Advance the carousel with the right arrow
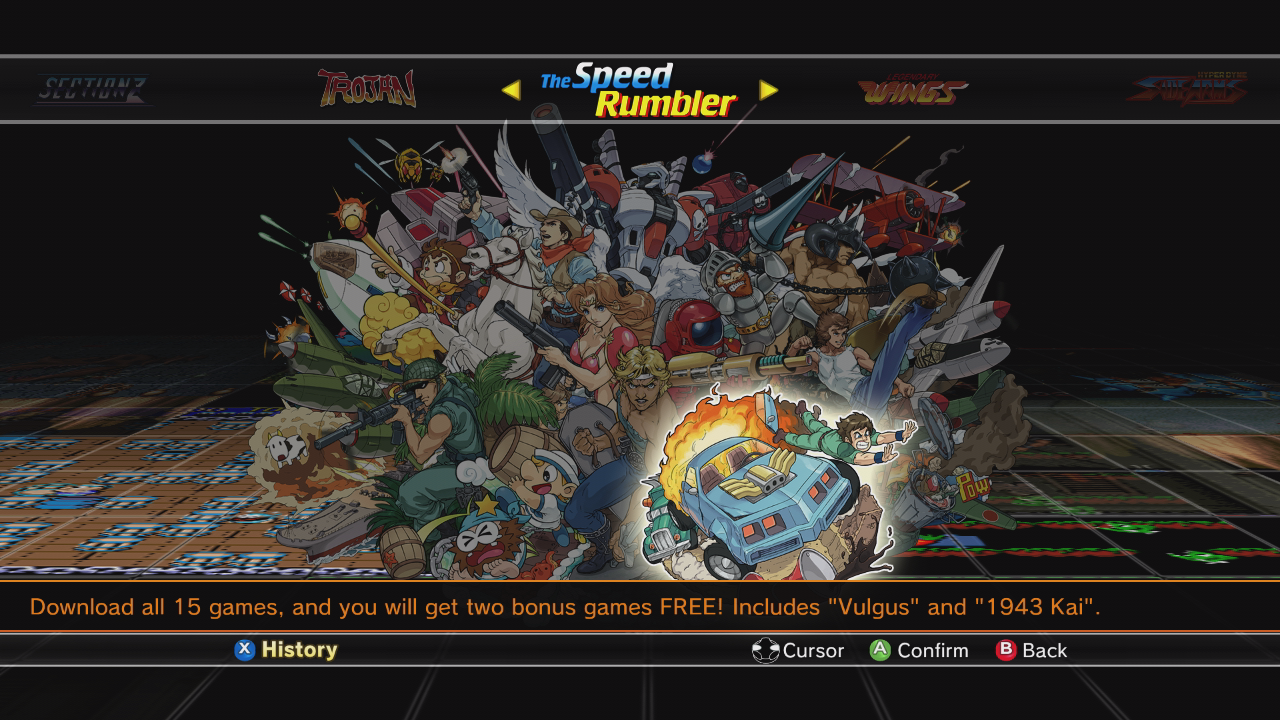 (x=768, y=91)
